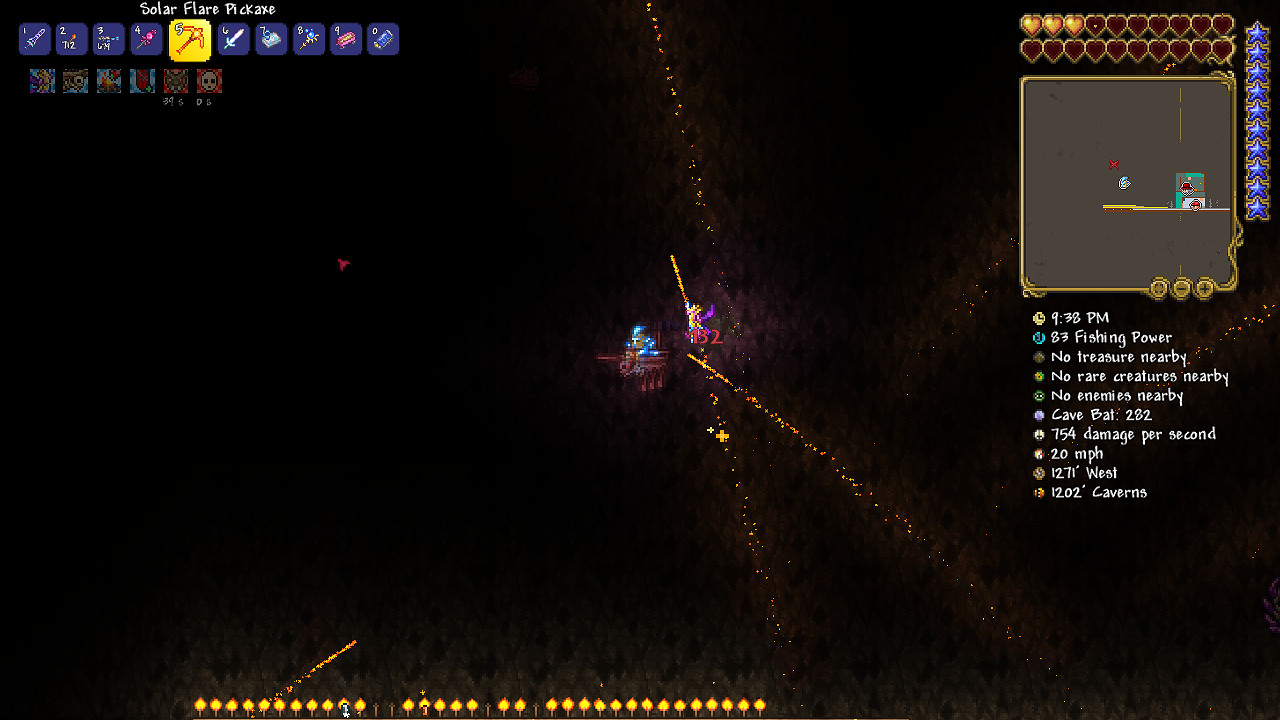Click the compass icon next to 1271' West
The image size is (1280, 720).
tap(1038, 472)
